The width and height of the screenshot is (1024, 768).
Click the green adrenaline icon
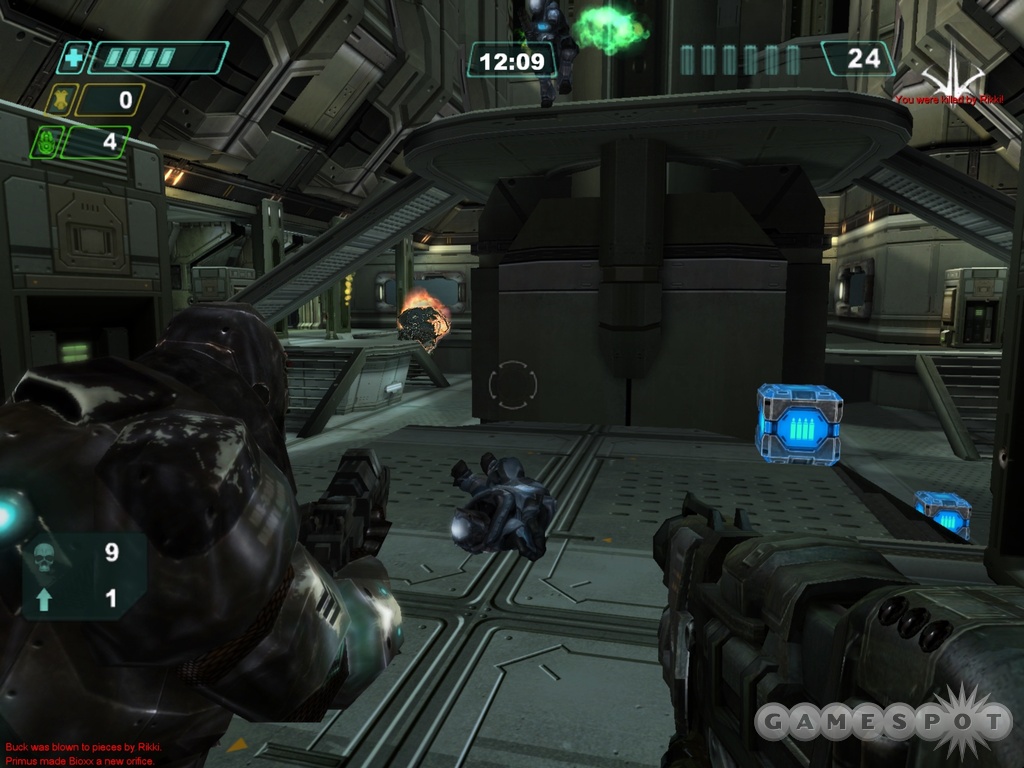coord(44,143)
